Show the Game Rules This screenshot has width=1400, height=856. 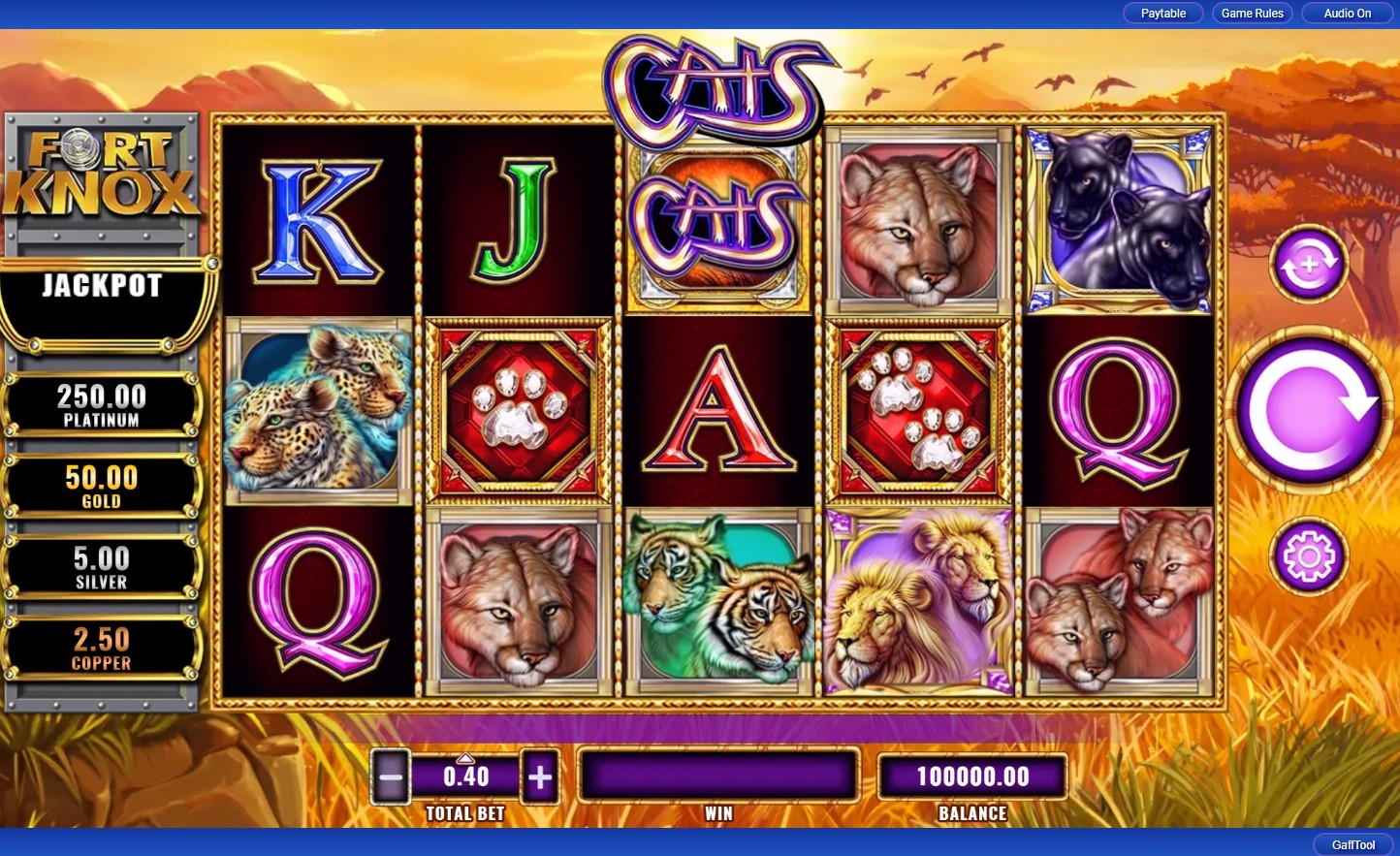click(x=1252, y=14)
